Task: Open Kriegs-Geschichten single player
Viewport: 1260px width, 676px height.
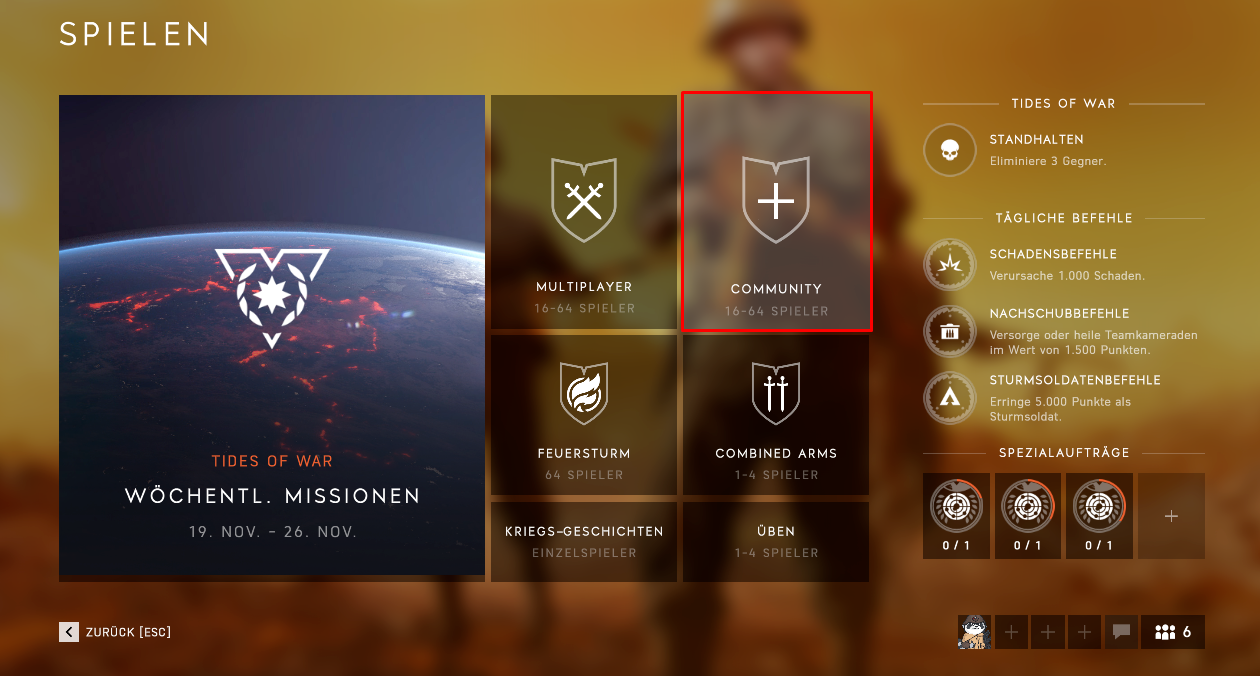Action: pos(584,541)
